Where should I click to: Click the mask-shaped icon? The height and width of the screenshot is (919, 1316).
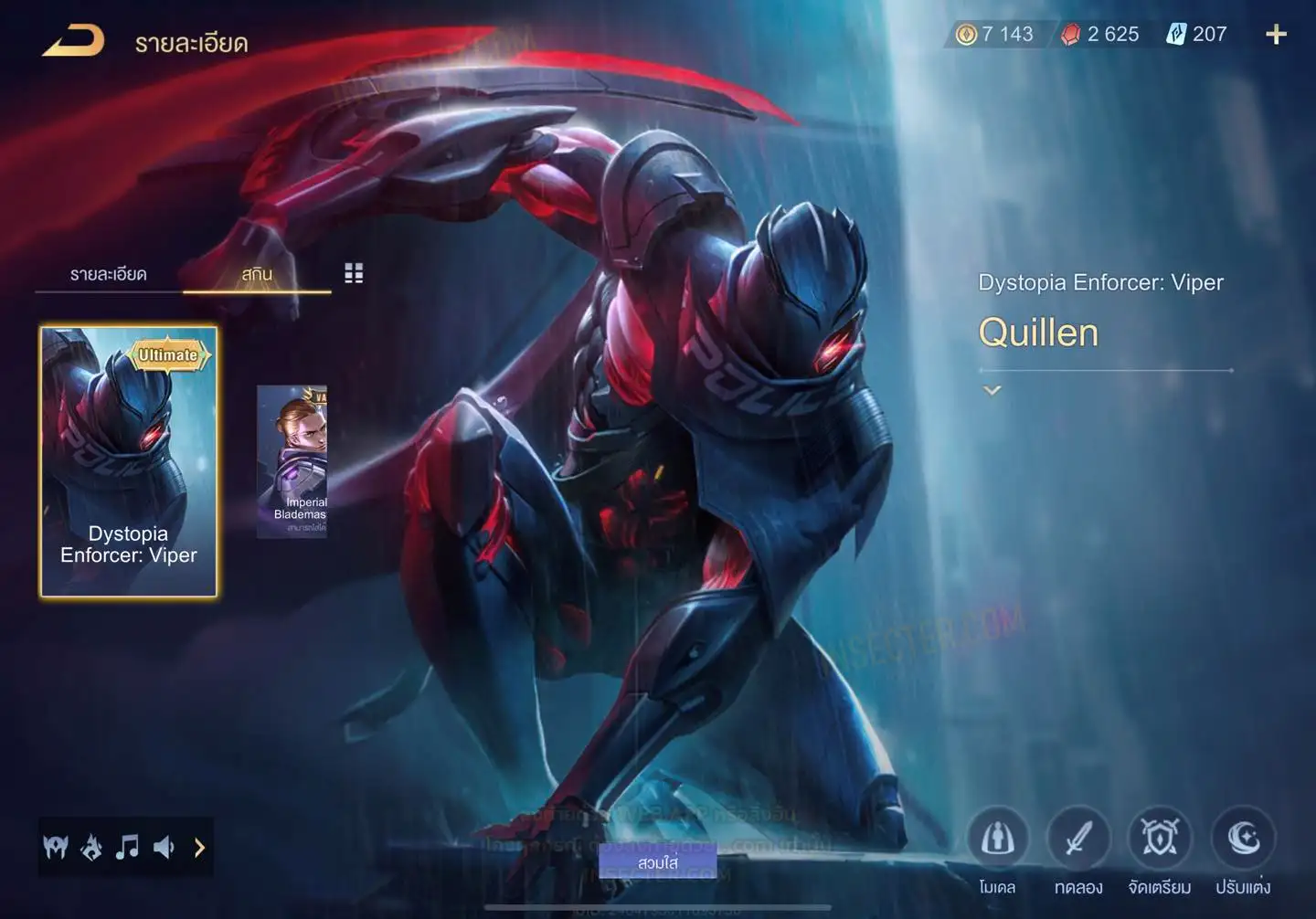[56, 848]
